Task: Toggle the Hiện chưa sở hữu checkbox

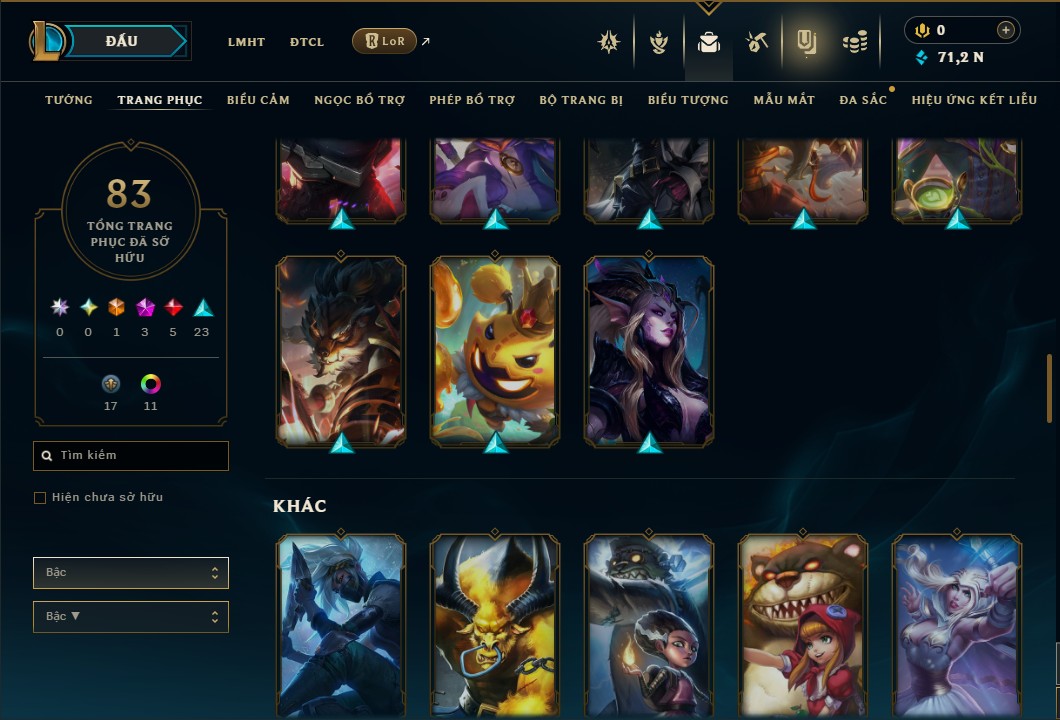Action: (40, 498)
